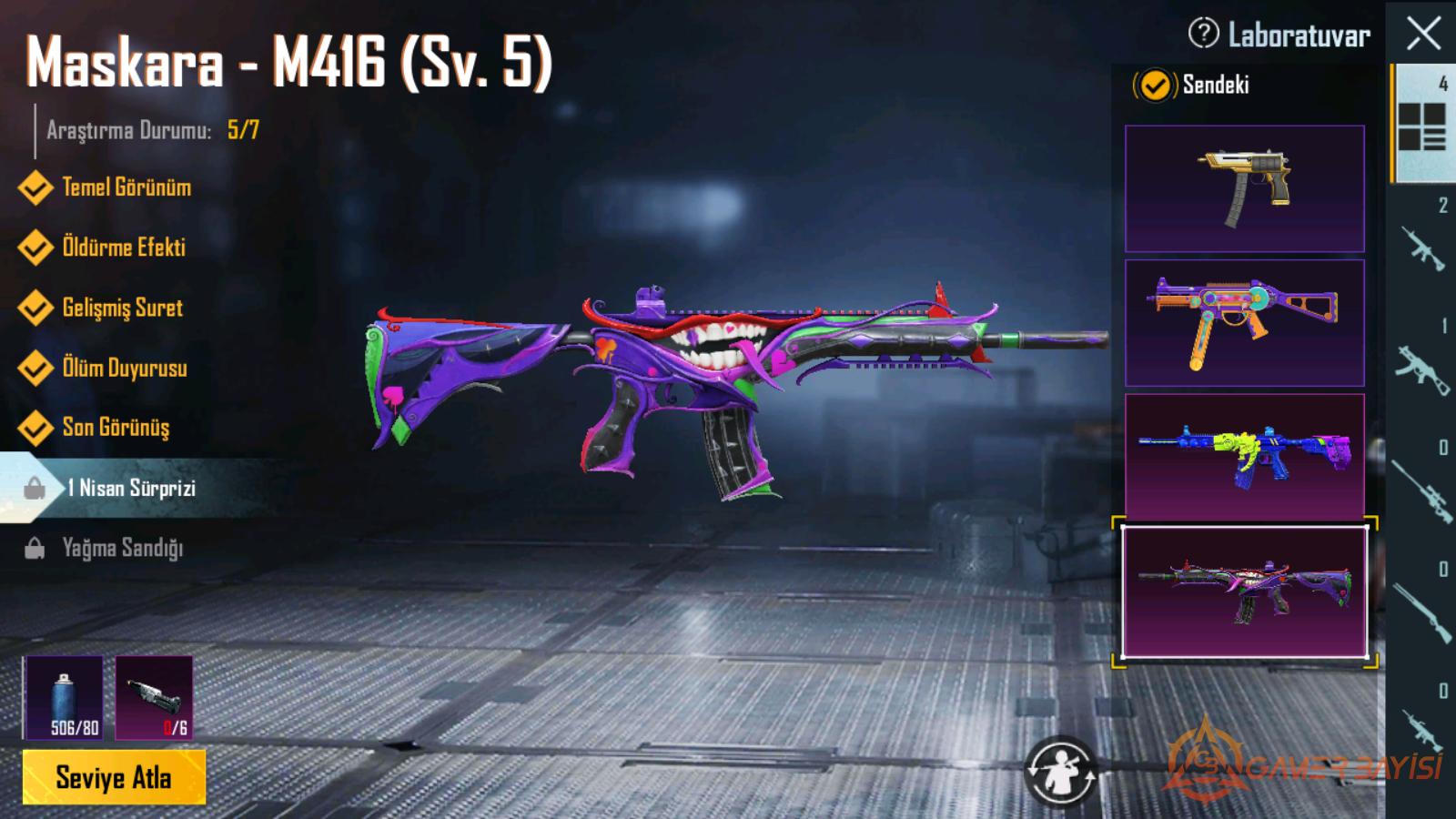Screen dimensions: 1456x819
Task: Pick the orange-purple submachine gun skin thumbnail
Action: pyautogui.click(x=1244, y=322)
